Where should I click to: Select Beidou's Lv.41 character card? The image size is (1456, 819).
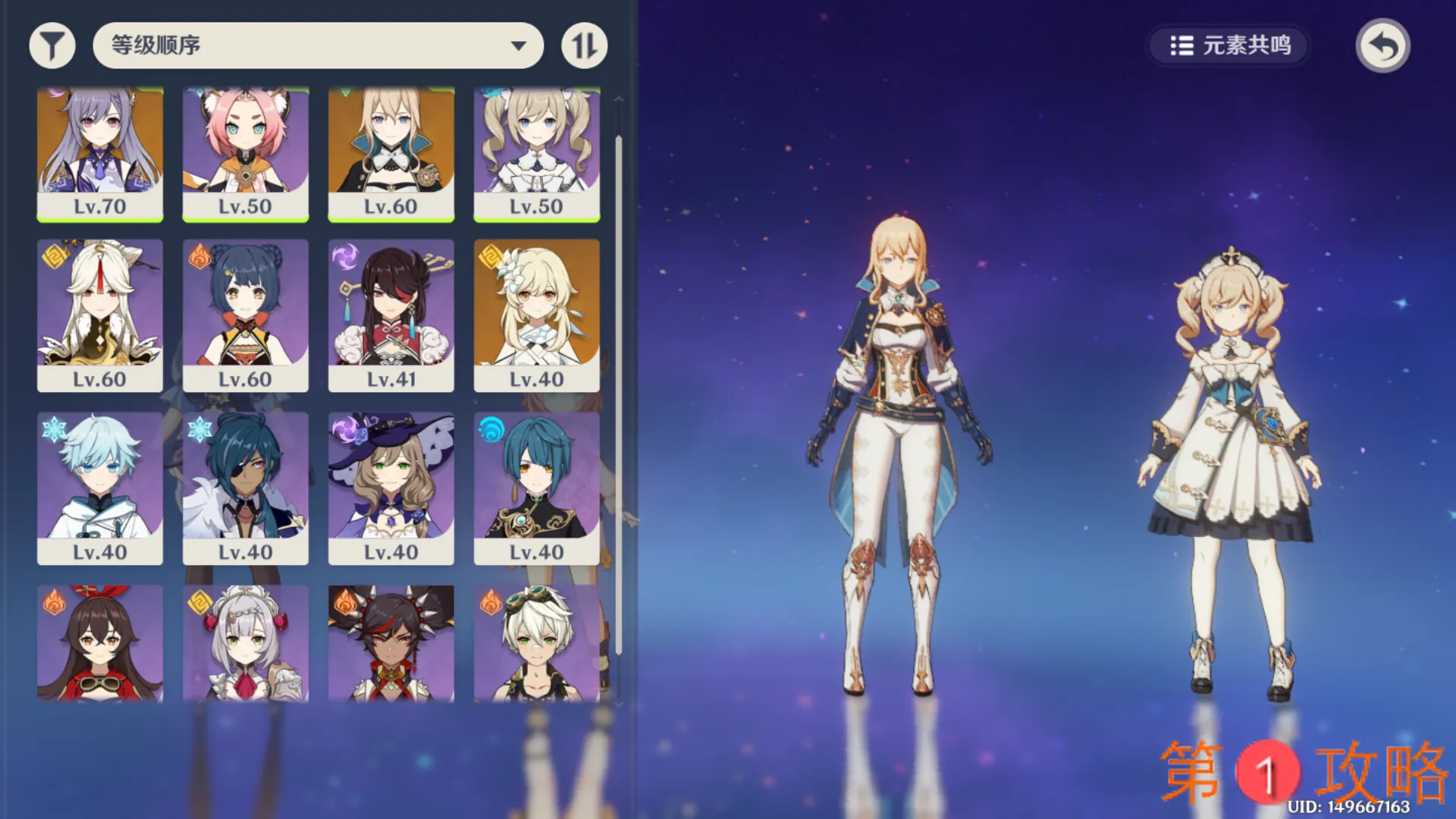[x=391, y=315]
